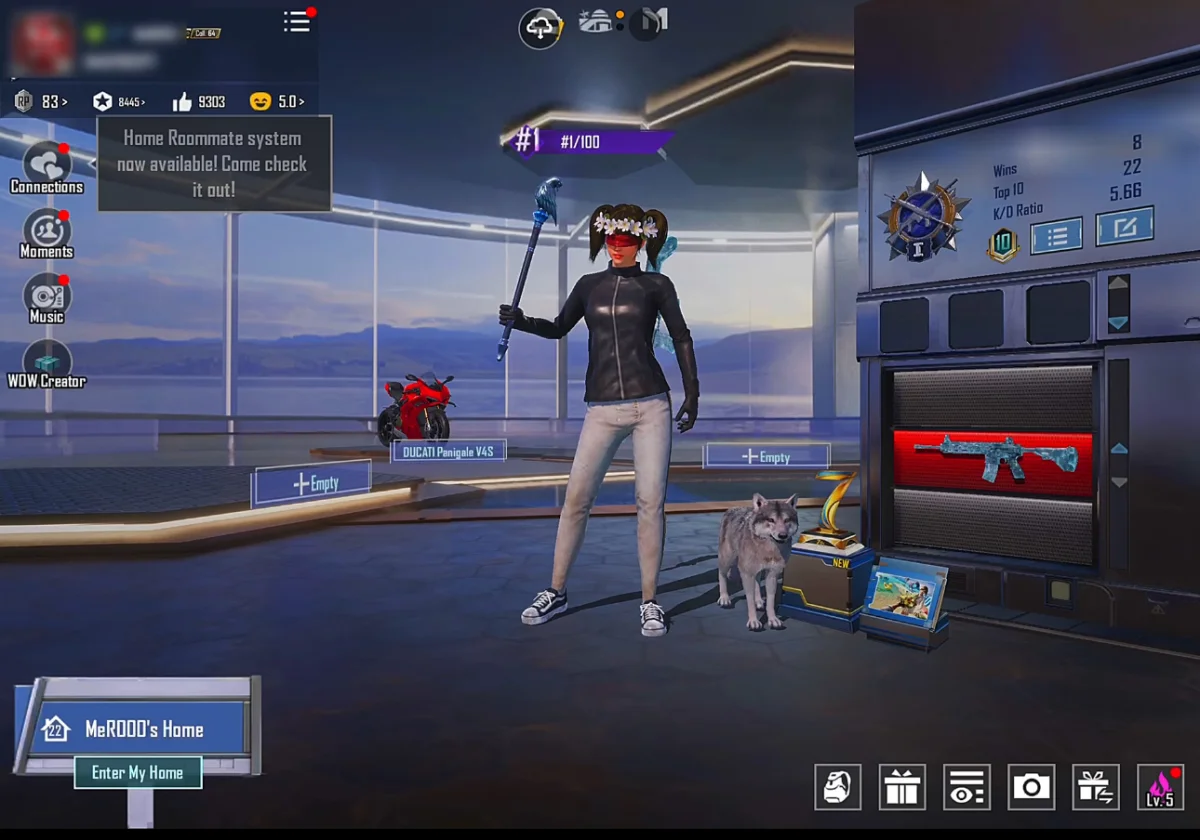
Task: Open the RP 83 royale pass
Action: coord(41,101)
